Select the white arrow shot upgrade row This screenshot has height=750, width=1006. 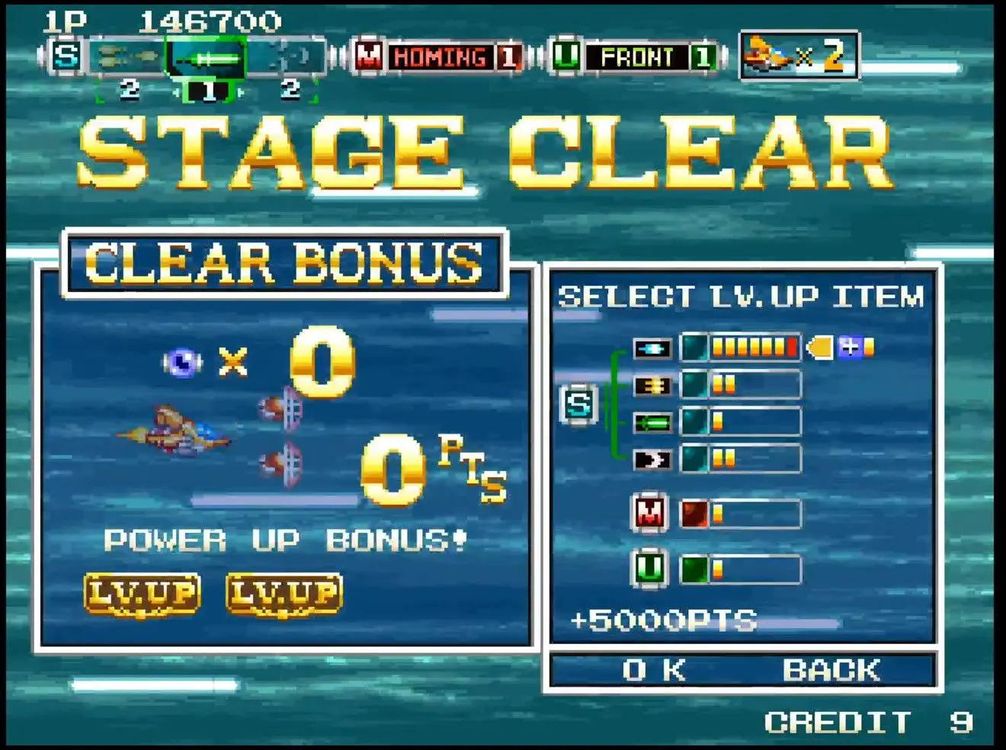740,459
